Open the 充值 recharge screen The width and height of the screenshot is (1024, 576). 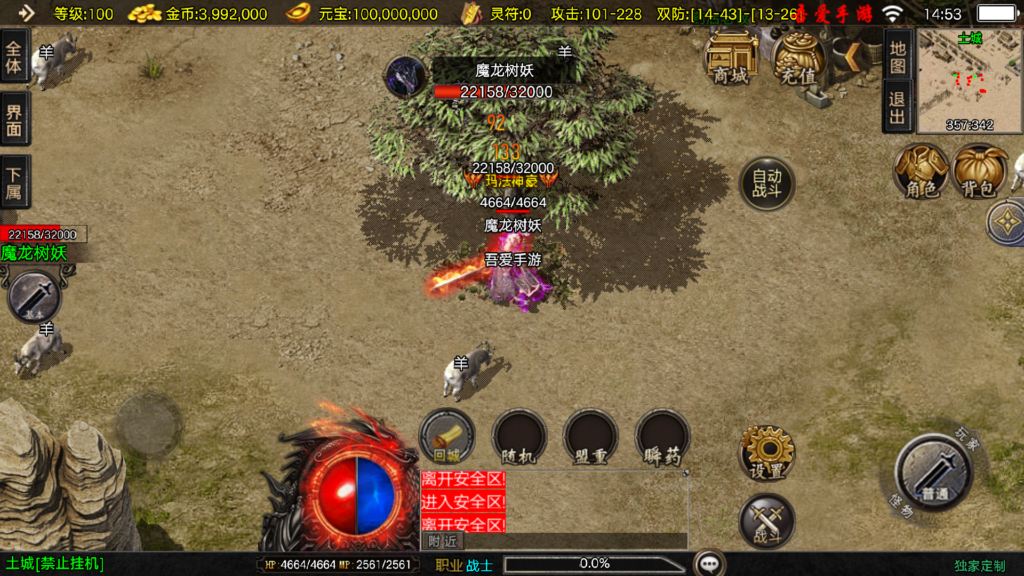tap(798, 57)
